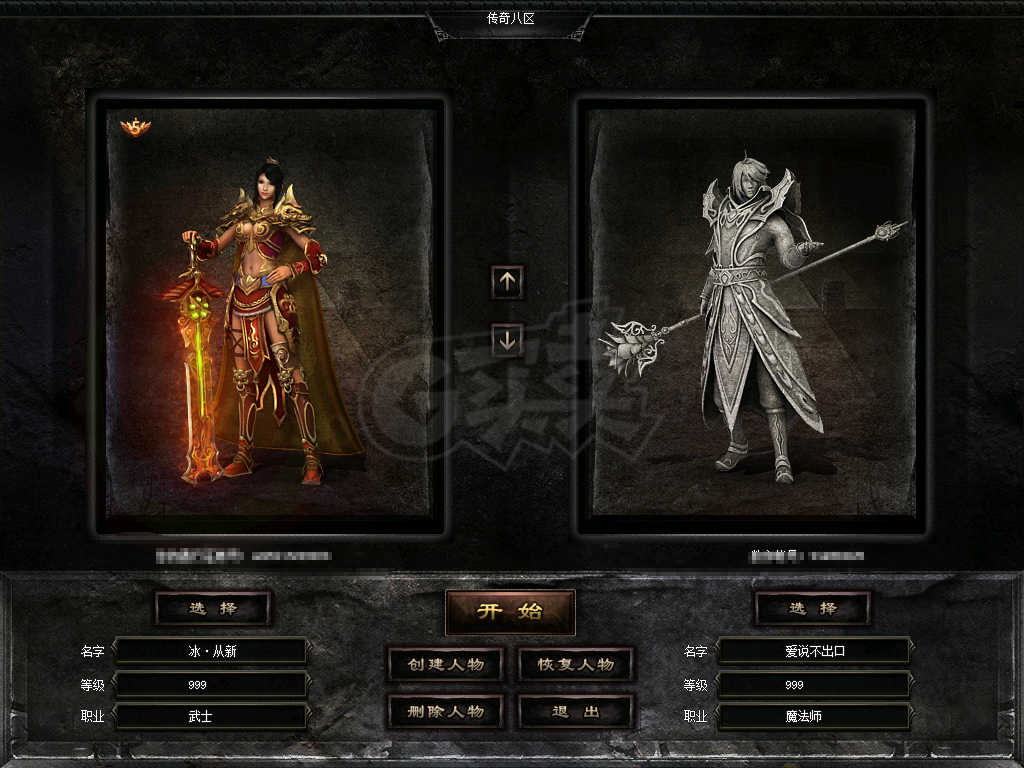1024x768 pixels.
Task: Select 删除人物 to delete character
Action: [445, 712]
